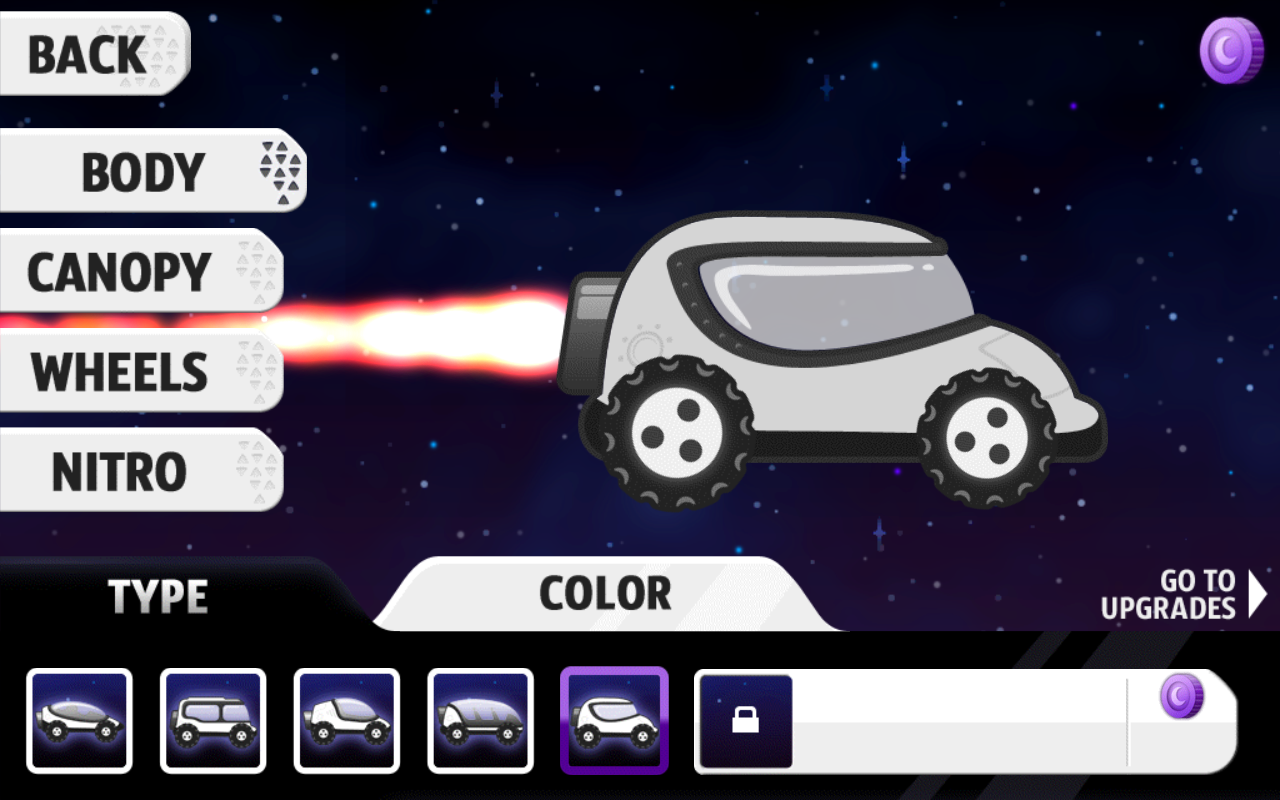1280x800 pixels.
Task: Switch to the COLOR tab
Action: (x=605, y=594)
